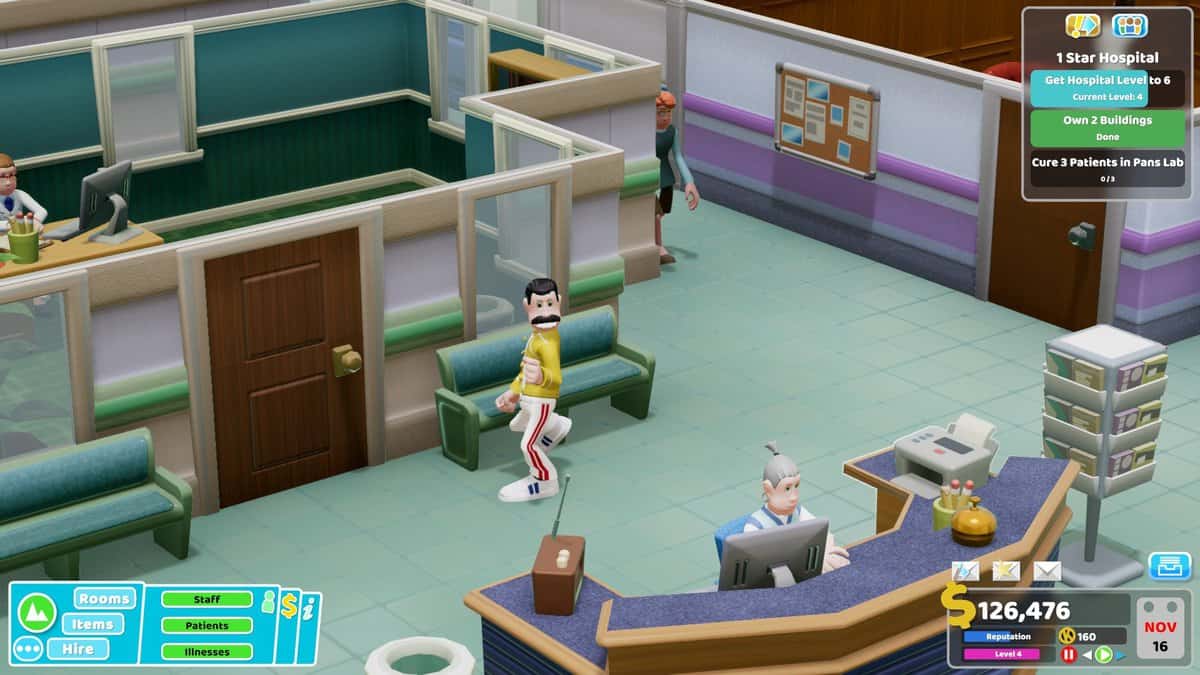Image resolution: width=1200 pixels, height=675 pixels.
Task: Switch to the info 'i' tab
Action: (x=309, y=608)
